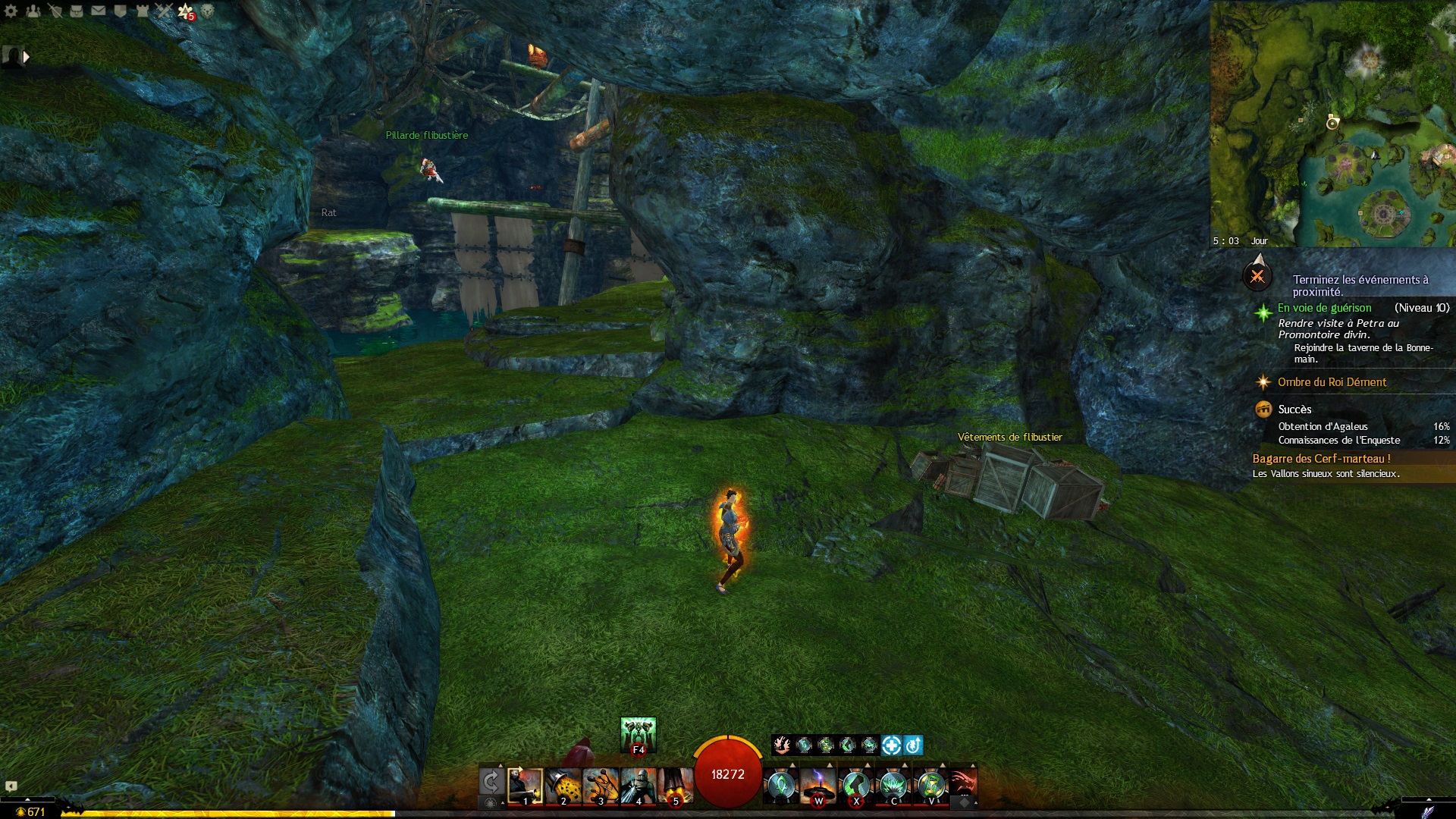Open the PvP crossed swords icon
The height and width of the screenshot is (819, 1456).
[x=164, y=11]
